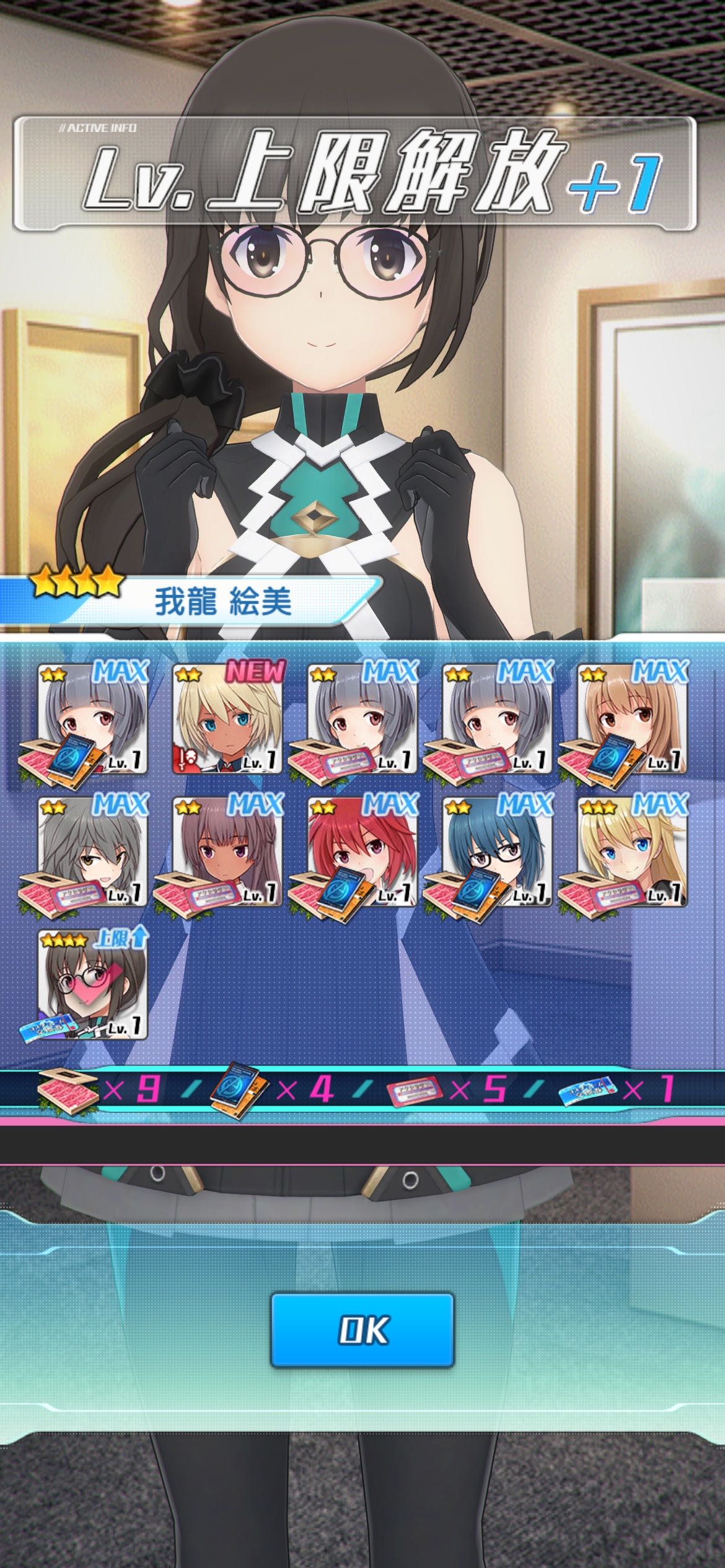The height and width of the screenshot is (1568, 725).
Task: Select the messy gray-haired yellow-eyed character portrait
Action: pos(93,852)
